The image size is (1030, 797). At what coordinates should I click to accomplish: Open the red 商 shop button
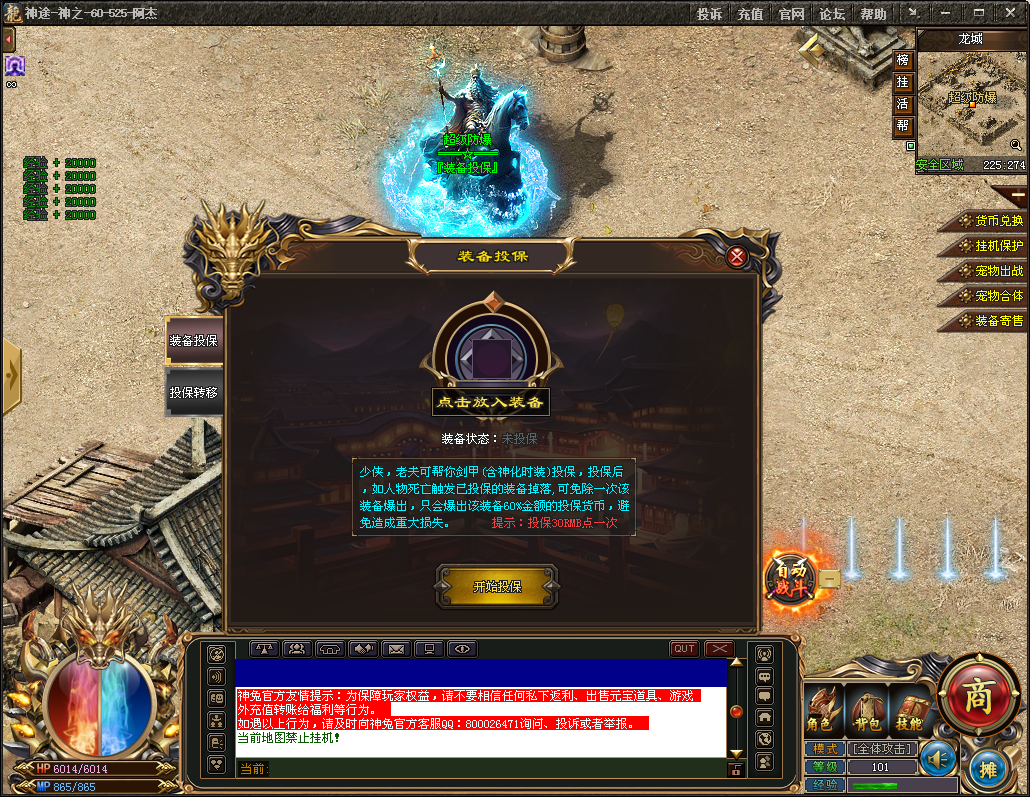tap(977, 696)
